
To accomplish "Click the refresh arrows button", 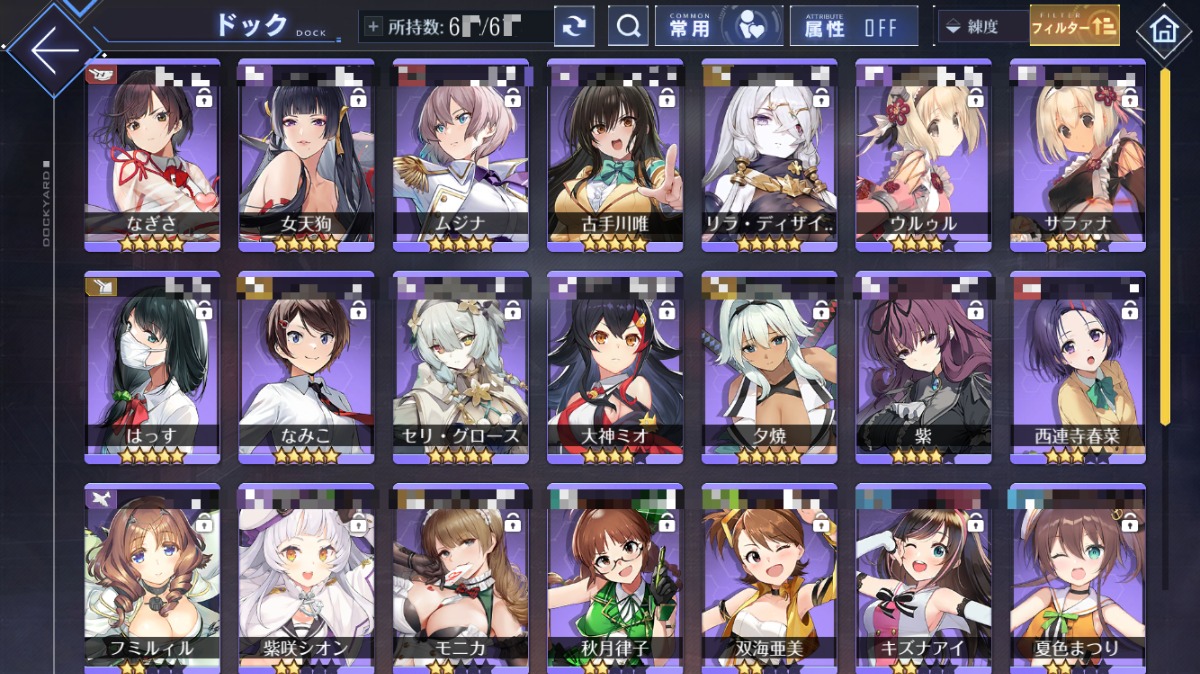I will coord(574,27).
